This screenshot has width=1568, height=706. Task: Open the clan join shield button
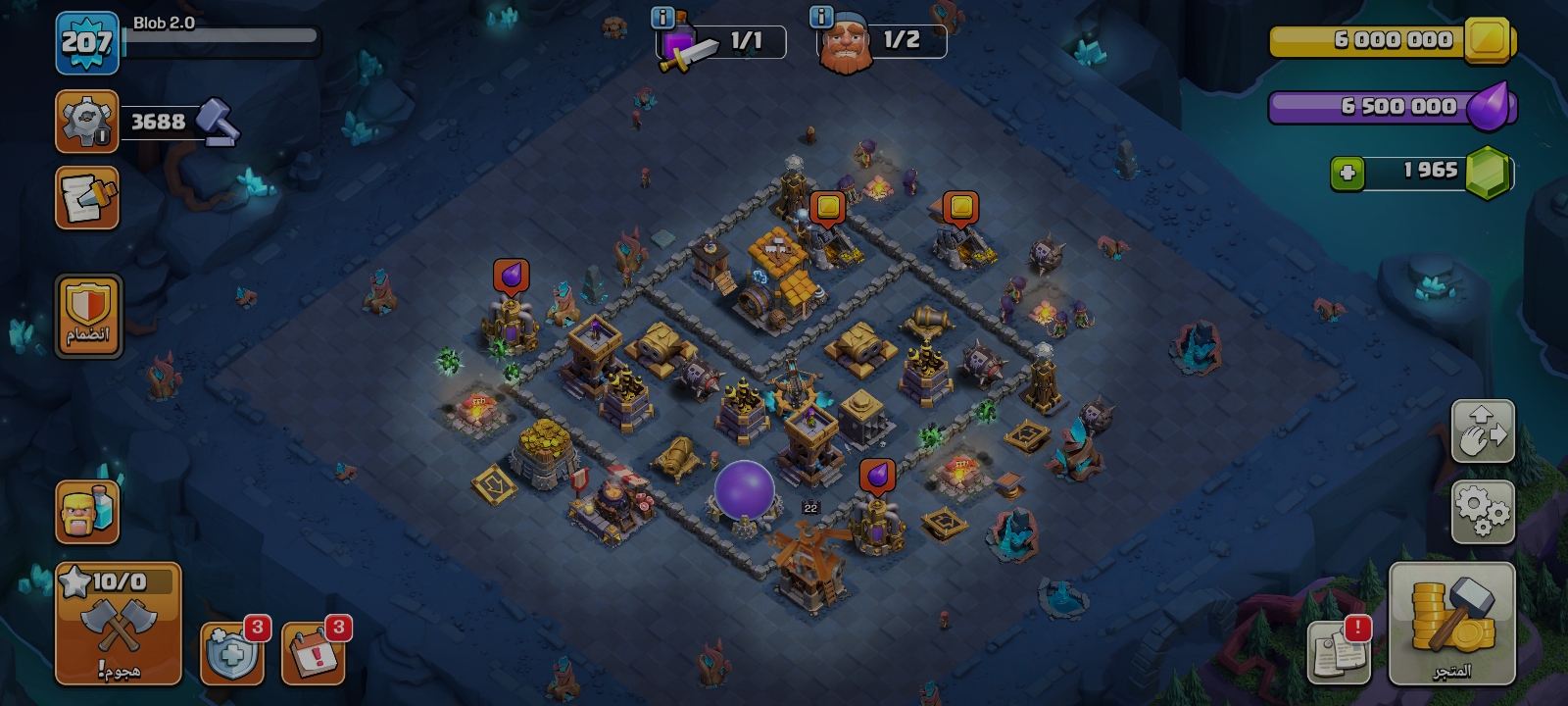(88, 315)
